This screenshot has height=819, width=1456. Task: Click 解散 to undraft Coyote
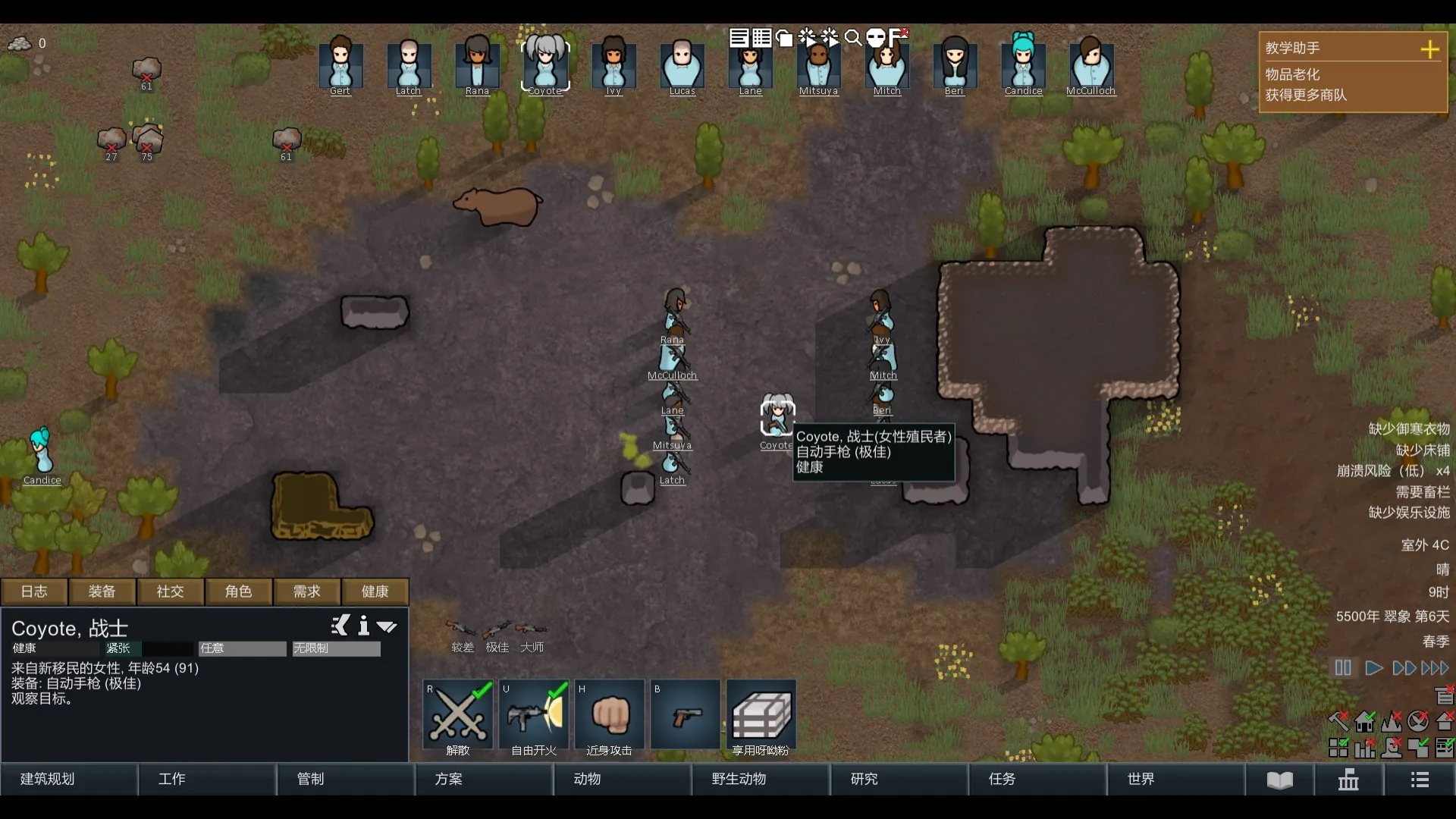pos(458,717)
